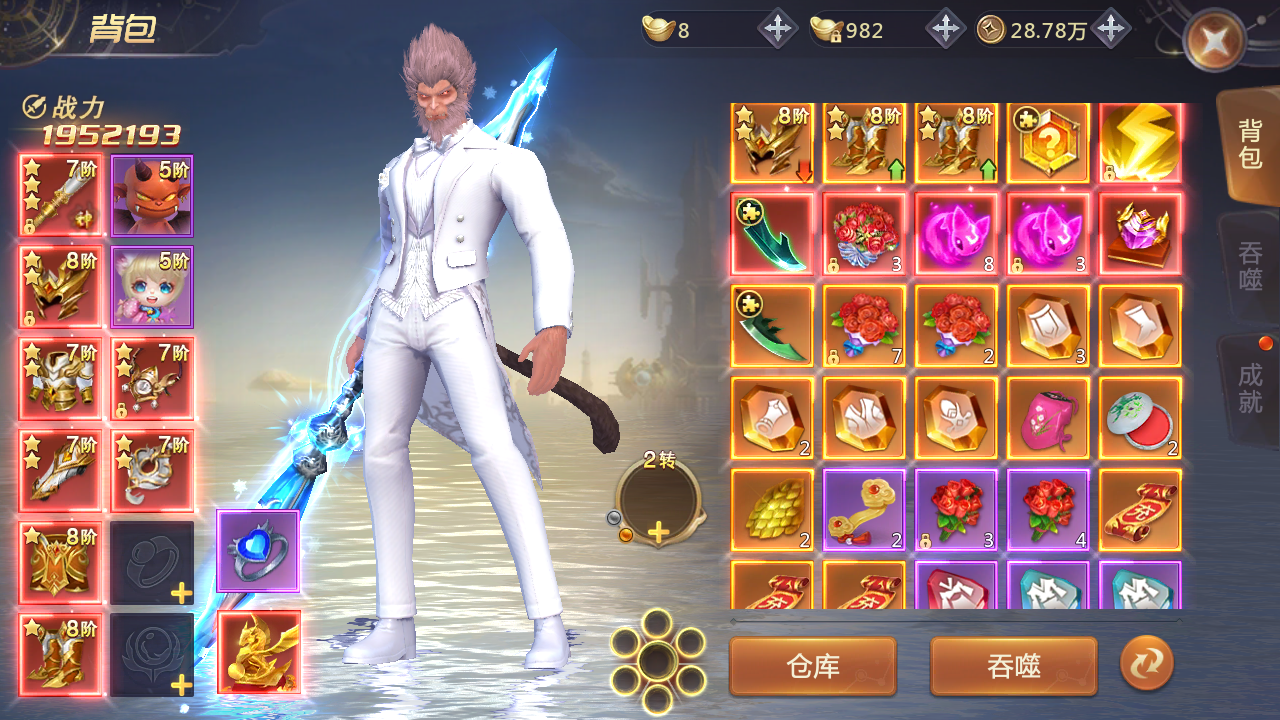Viewport: 1280px width, 720px height.
Task: Select the lightning bolt item
Action: point(1140,143)
